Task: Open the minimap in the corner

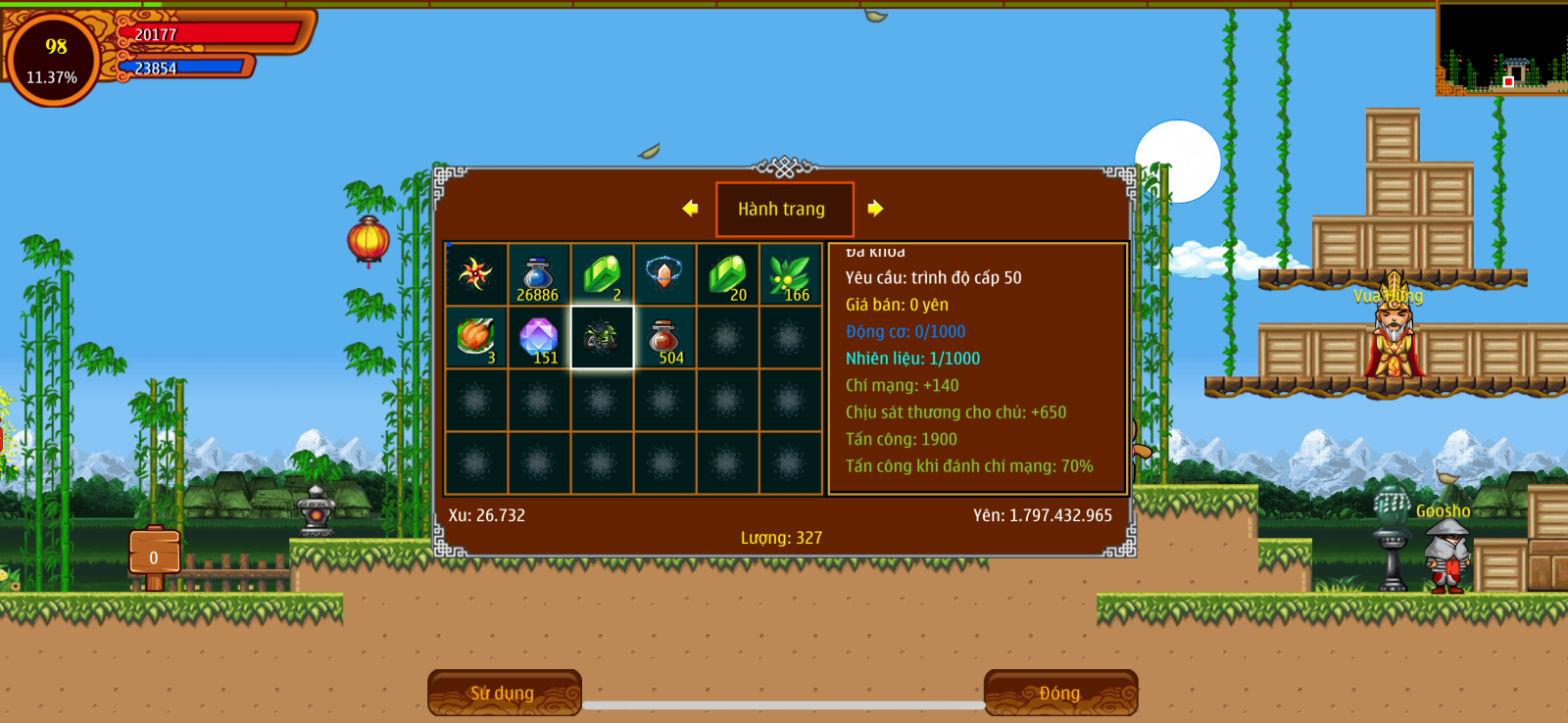Action: (x=1501, y=49)
